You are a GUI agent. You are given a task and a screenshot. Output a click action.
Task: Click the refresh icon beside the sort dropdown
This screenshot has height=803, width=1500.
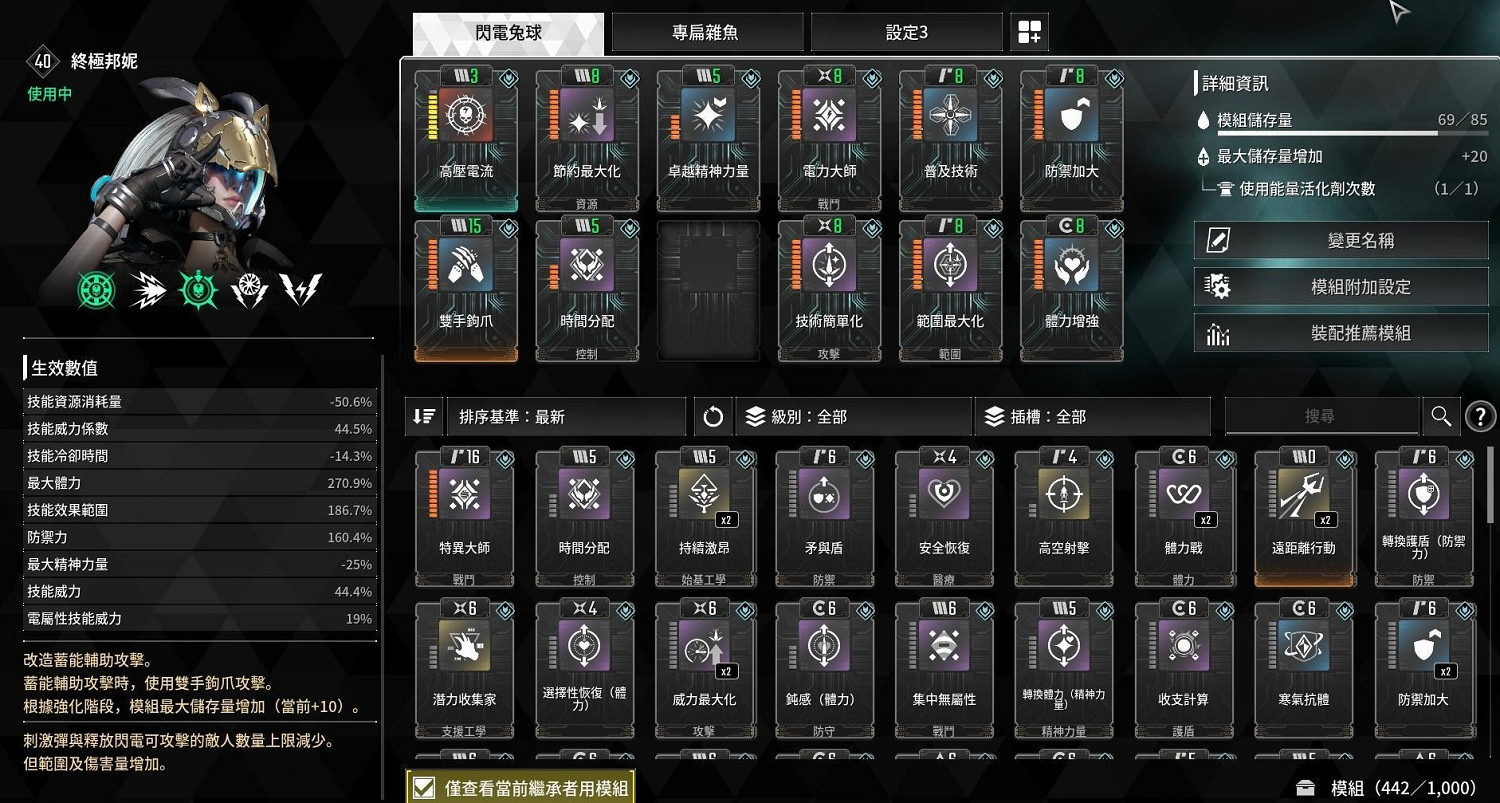713,416
